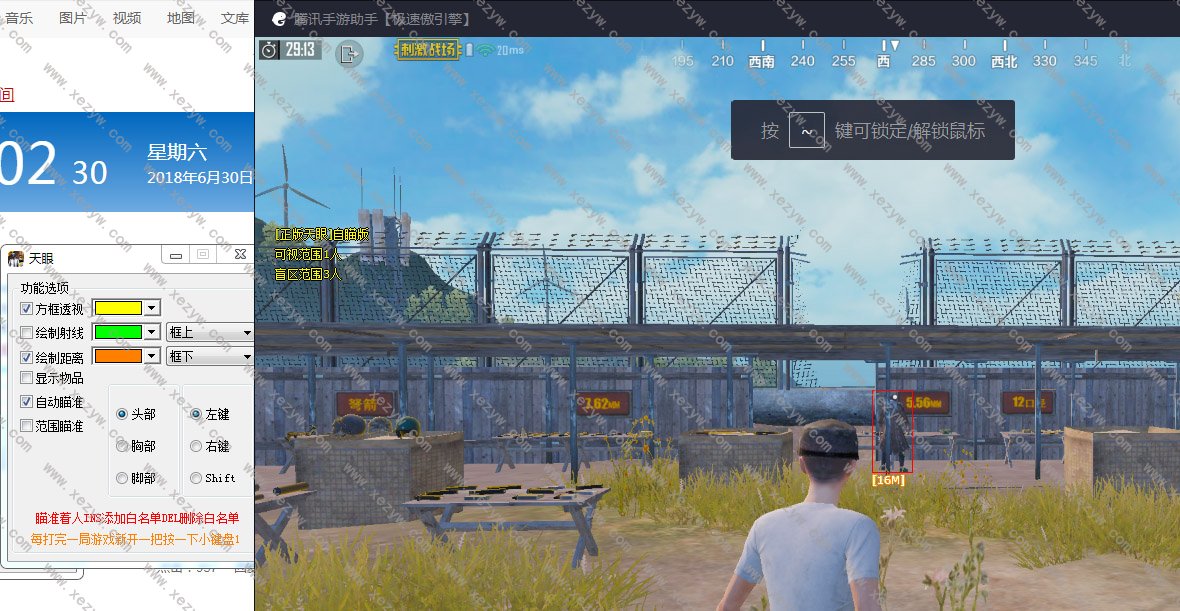Click the exit door icon beside the timer

tap(349, 52)
